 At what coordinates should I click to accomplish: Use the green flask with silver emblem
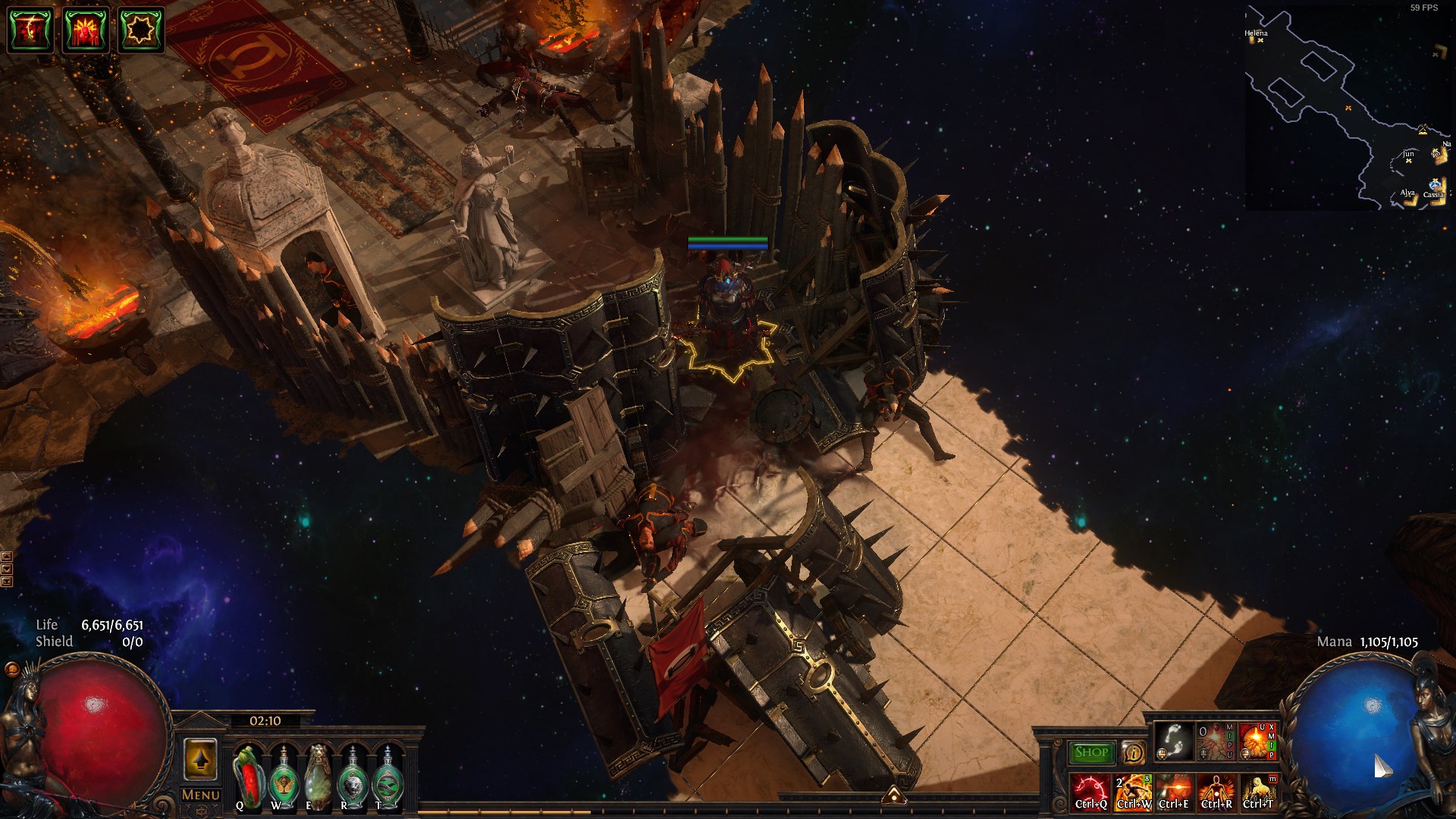pos(352,776)
